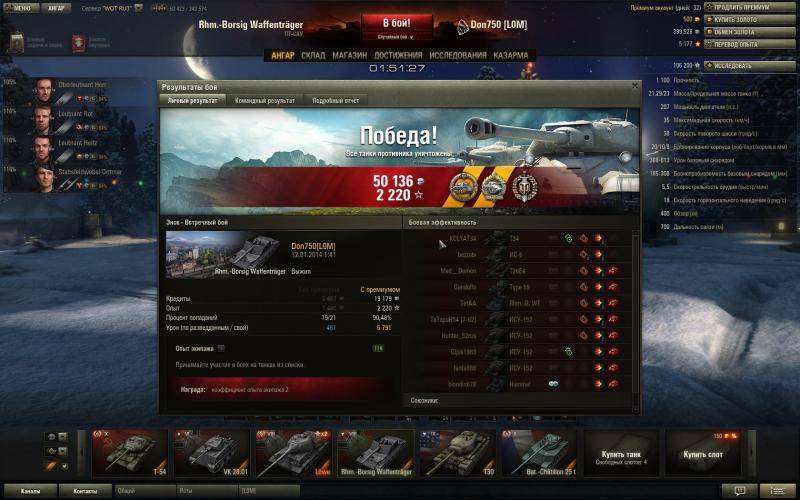Switch to the Склад tab
Image resolution: width=800 pixels, height=500 pixels.
pos(313,55)
